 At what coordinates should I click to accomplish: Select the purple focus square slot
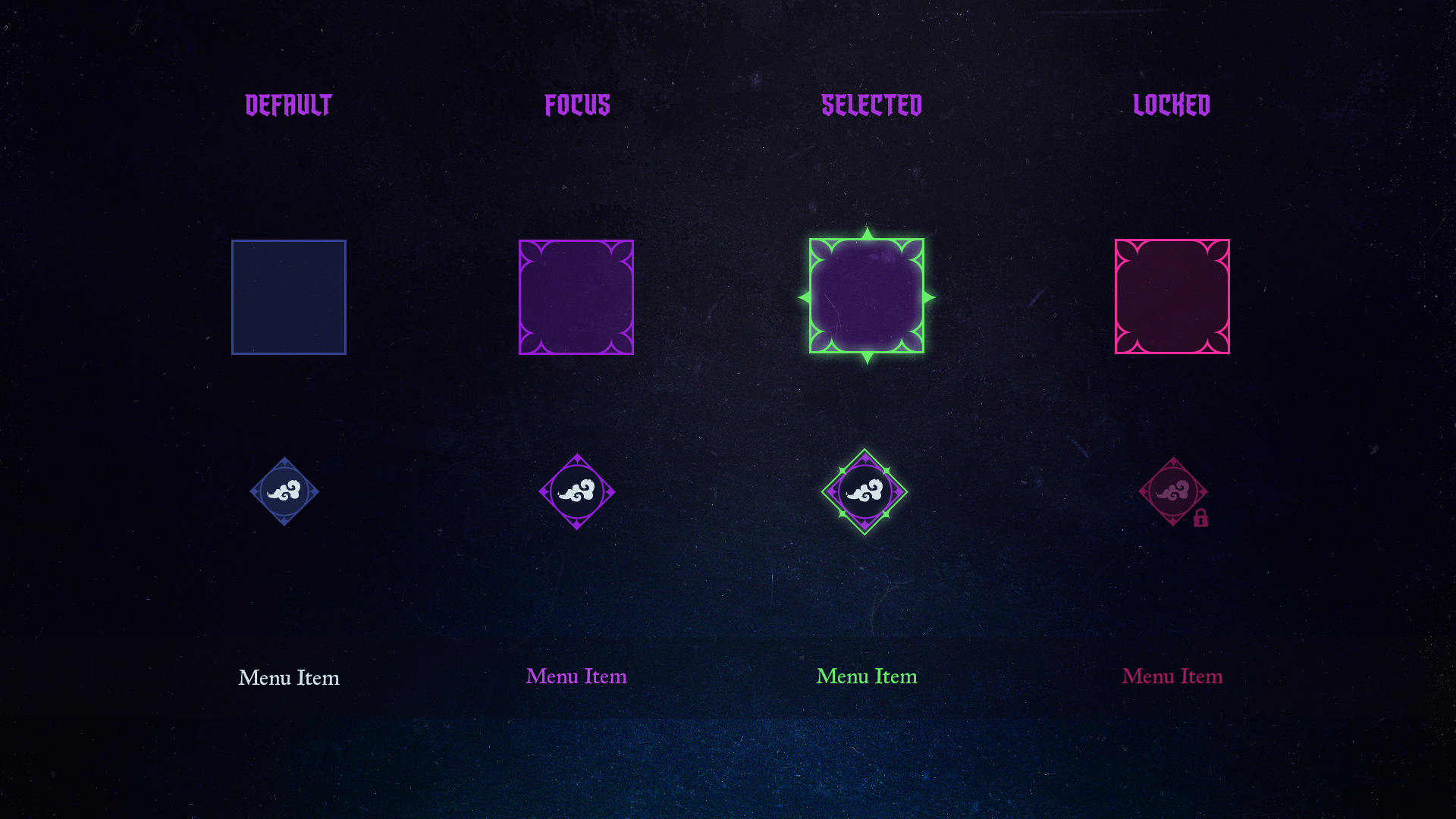tap(576, 297)
